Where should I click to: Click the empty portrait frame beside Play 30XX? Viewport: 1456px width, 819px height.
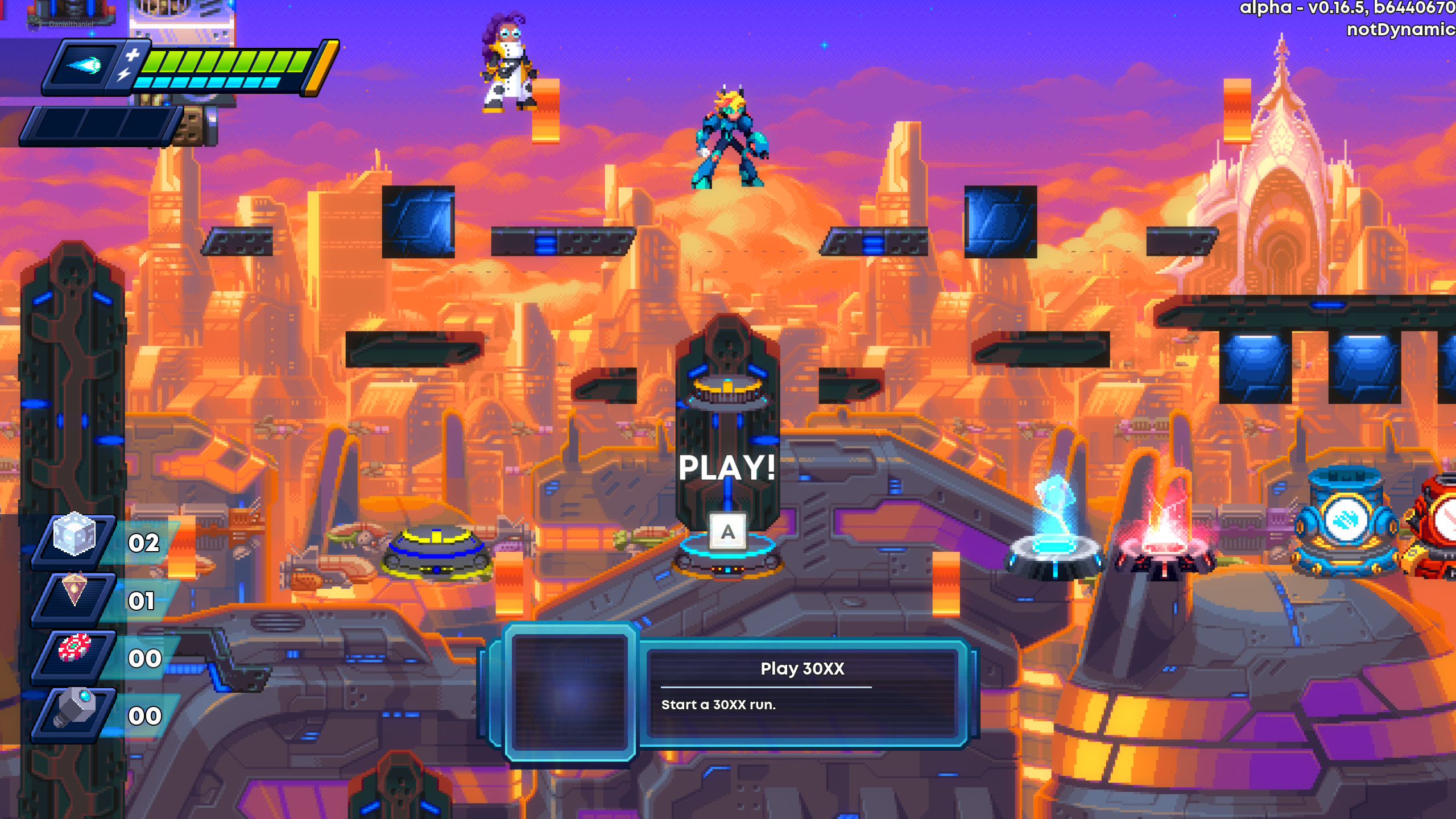coord(570,692)
